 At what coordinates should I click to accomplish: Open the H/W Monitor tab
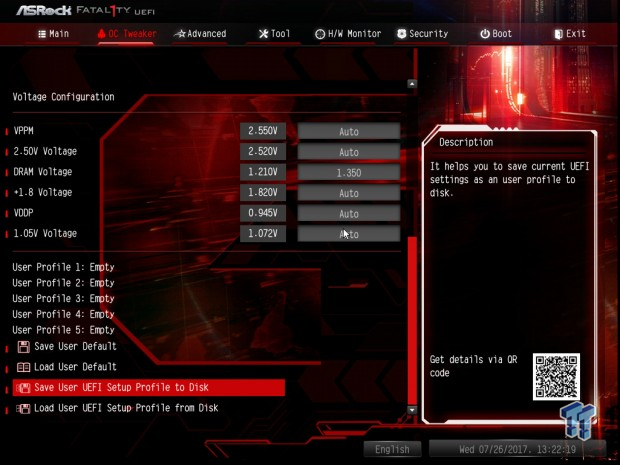347,33
